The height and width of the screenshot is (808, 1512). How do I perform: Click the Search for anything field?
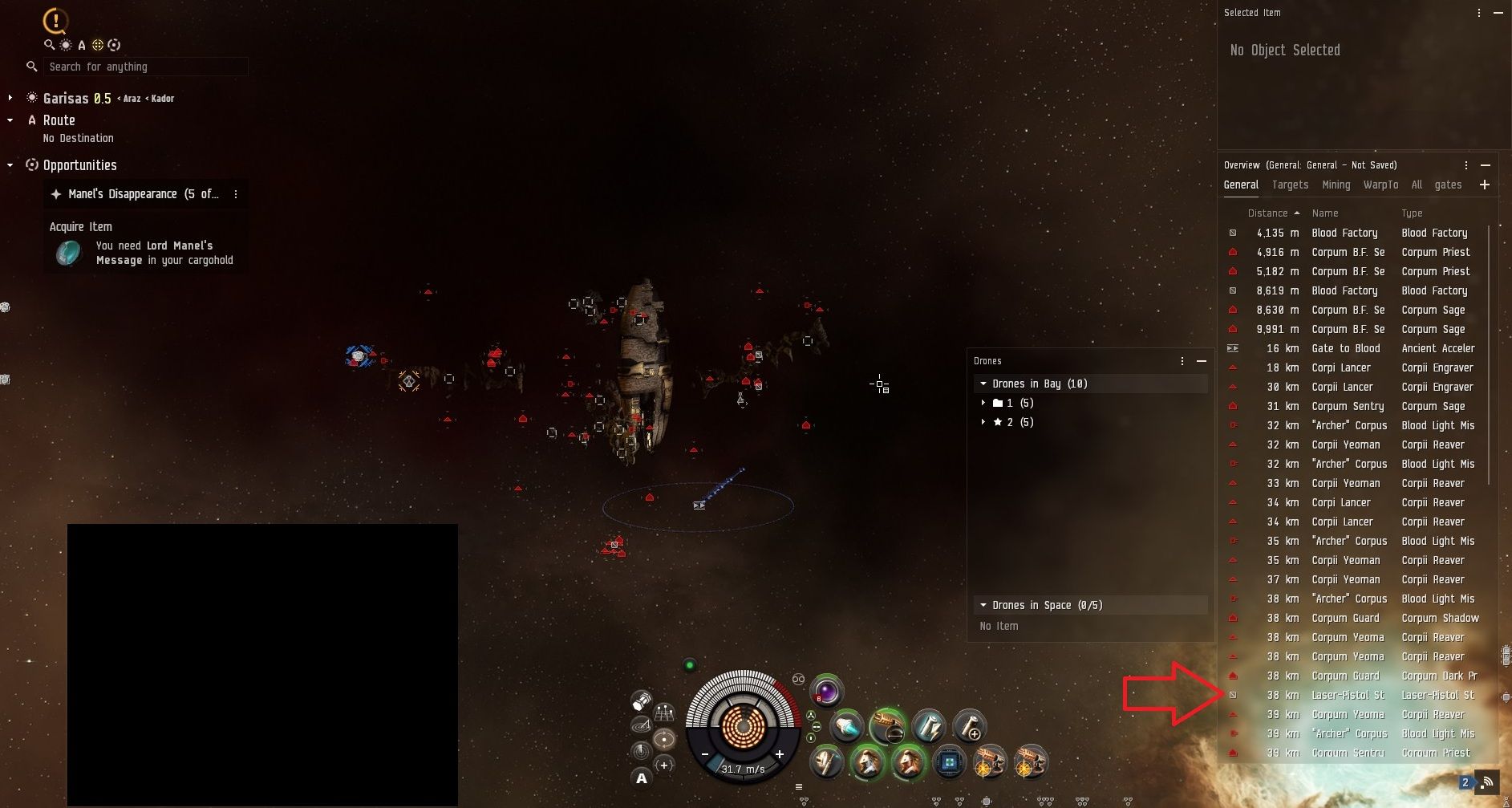coord(144,67)
